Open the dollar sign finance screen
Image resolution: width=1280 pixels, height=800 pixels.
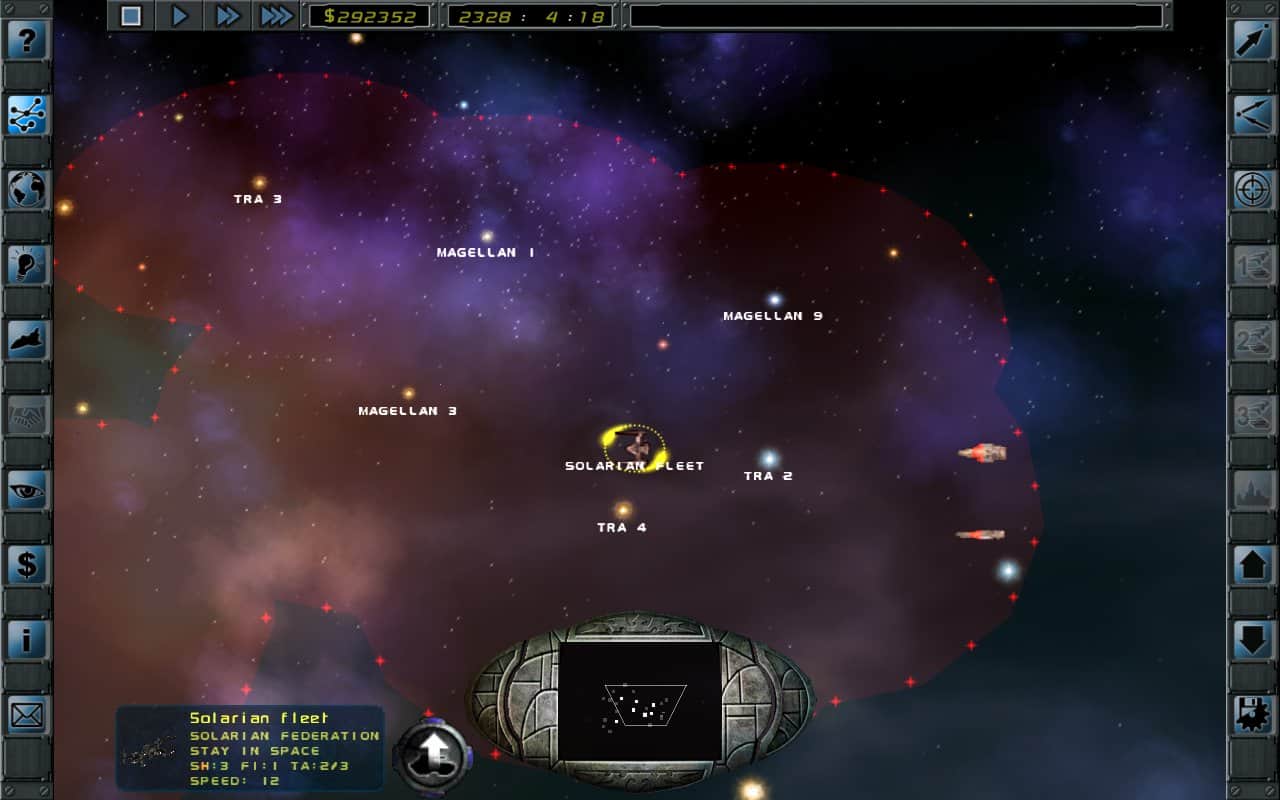click(x=28, y=565)
